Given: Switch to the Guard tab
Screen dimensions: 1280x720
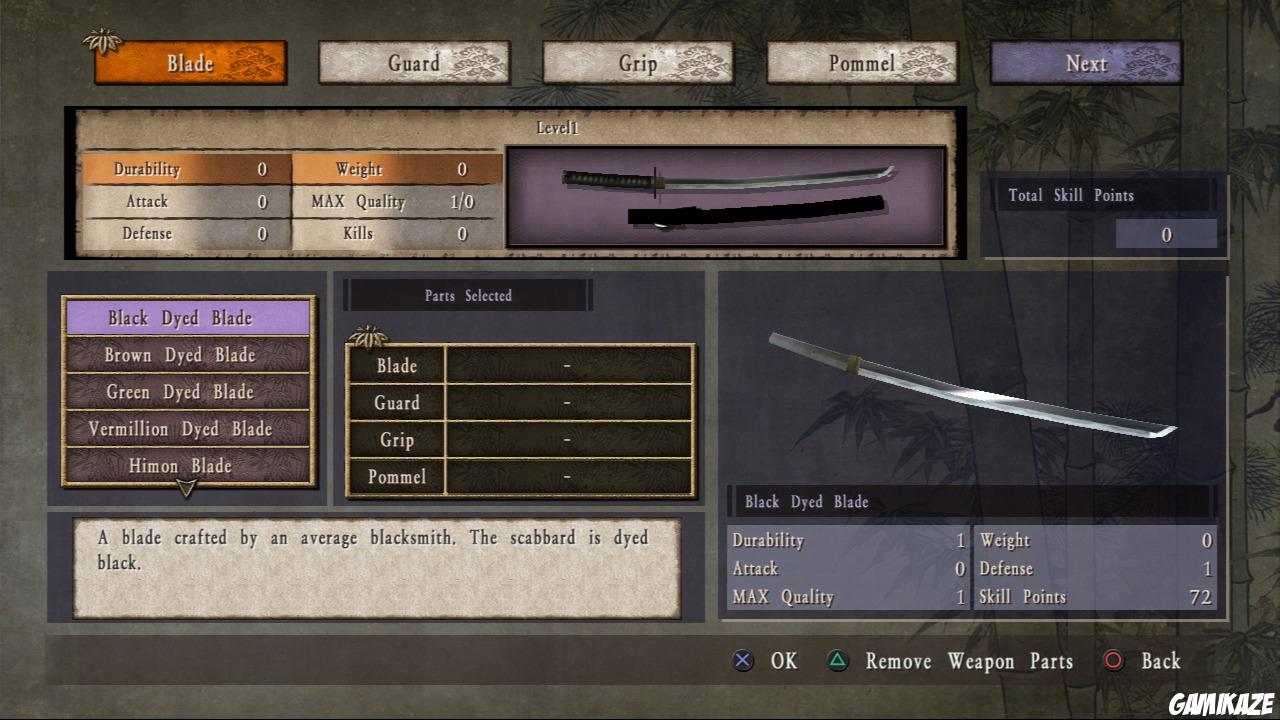Looking at the screenshot, I should (x=414, y=63).
